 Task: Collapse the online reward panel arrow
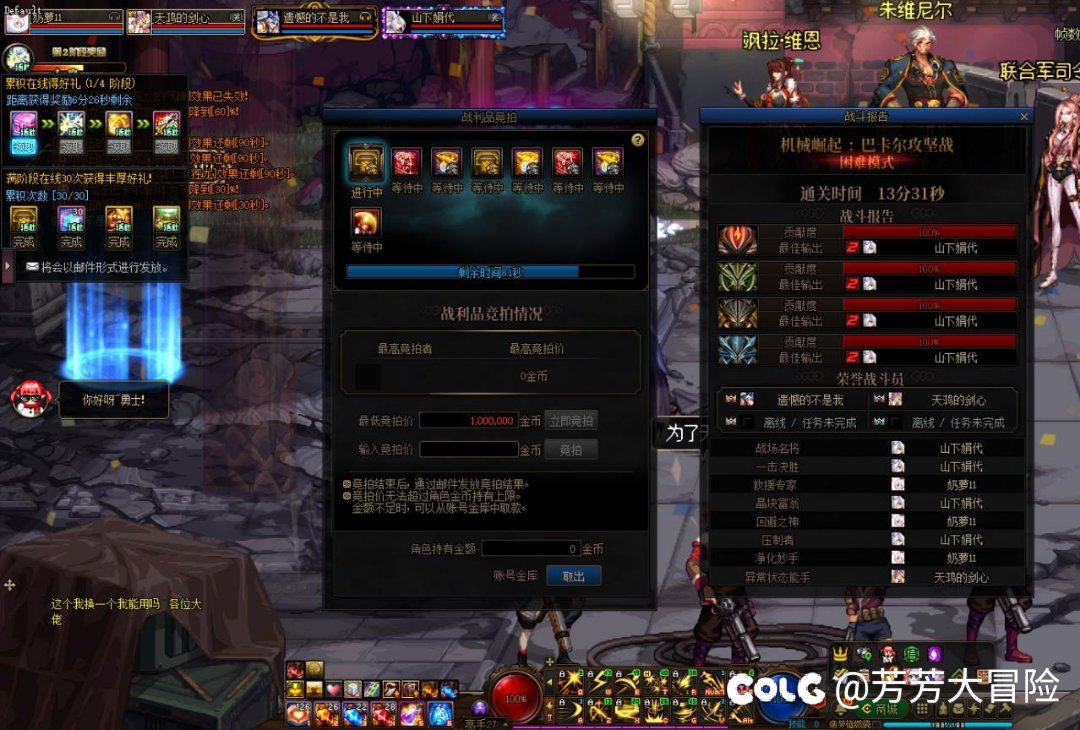pyautogui.click(x=7, y=266)
